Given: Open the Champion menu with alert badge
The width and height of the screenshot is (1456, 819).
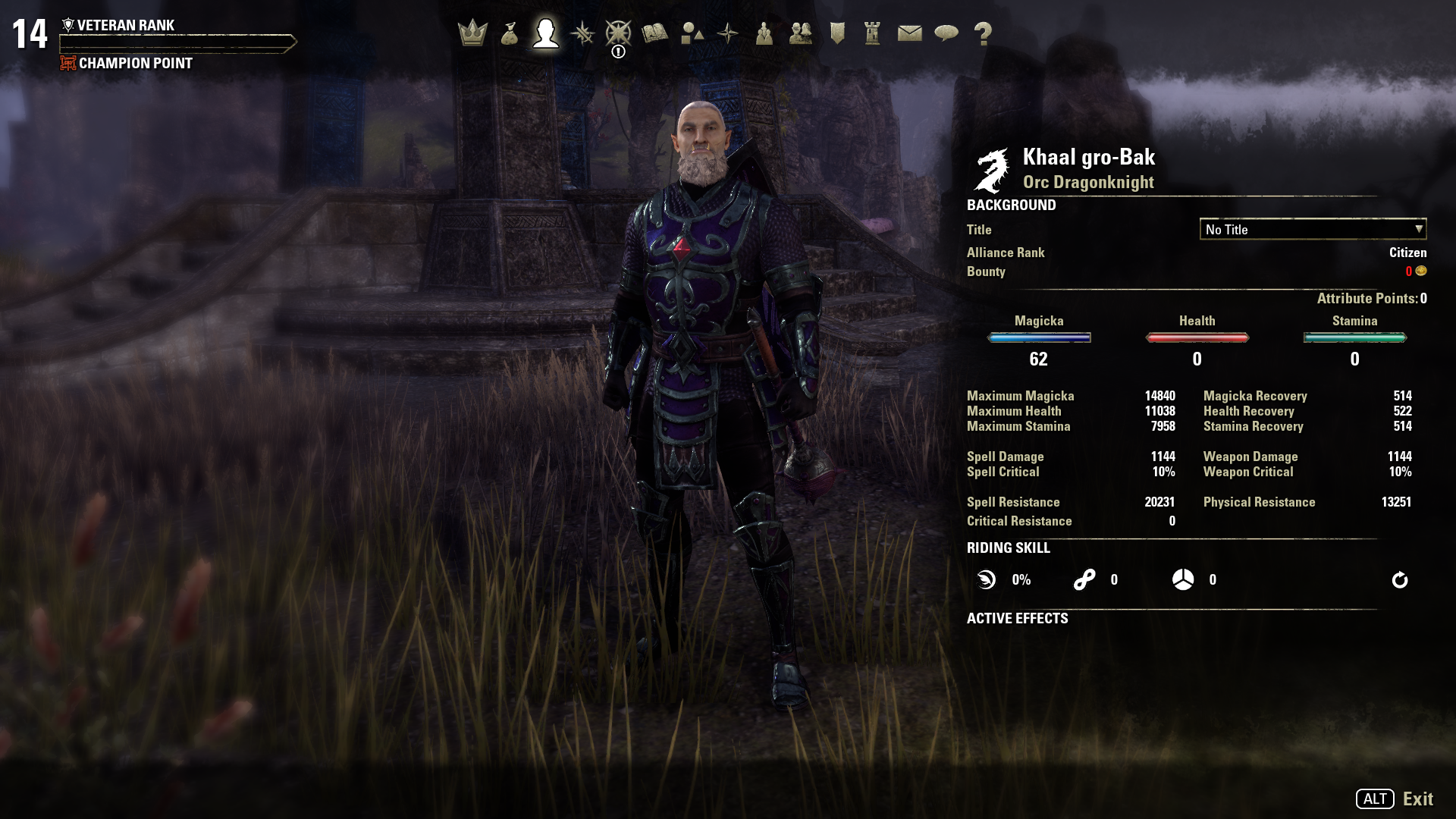Looking at the screenshot, I should click(618, 33).
